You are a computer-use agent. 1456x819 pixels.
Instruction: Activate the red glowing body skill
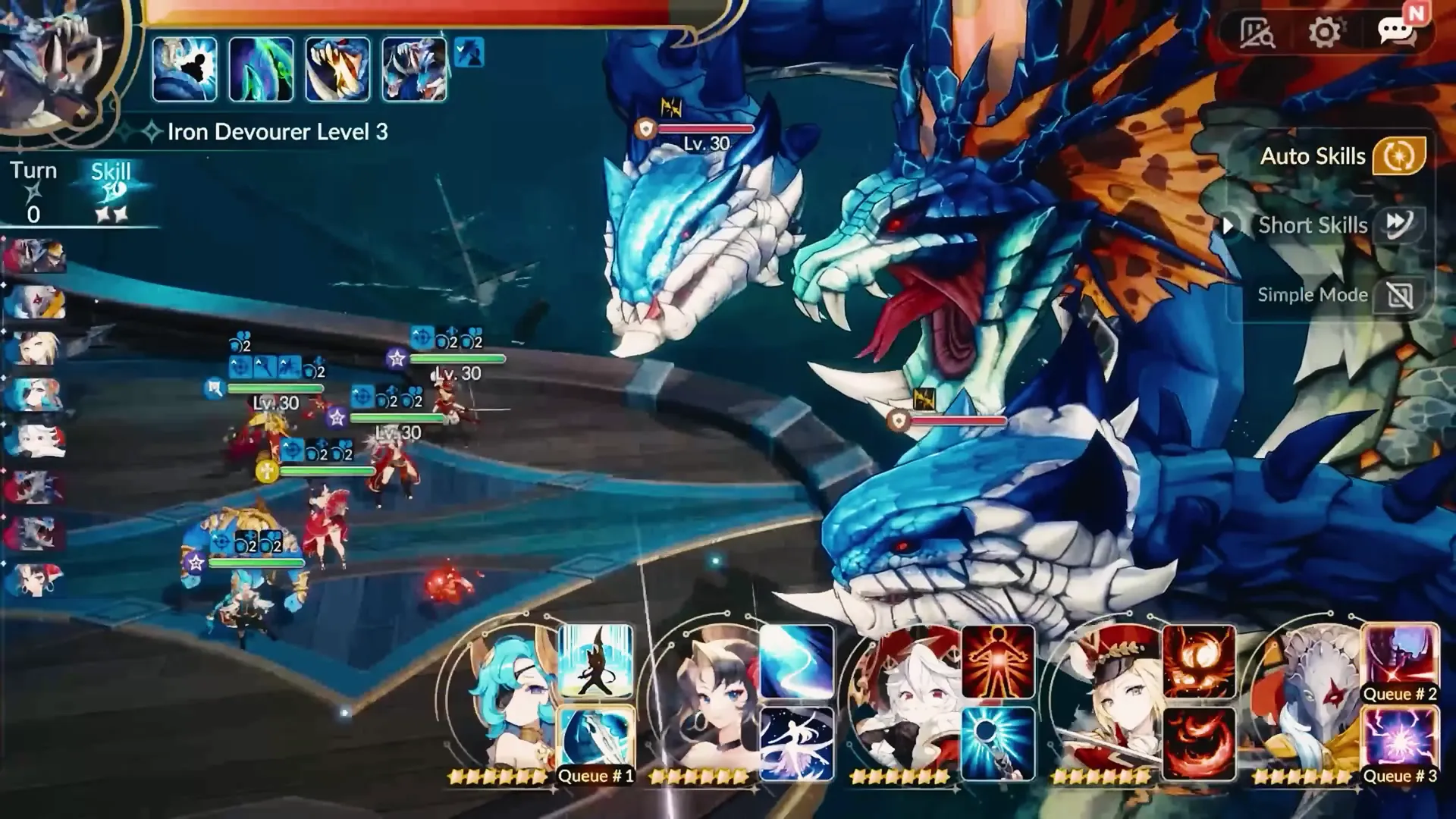(998, 661)
